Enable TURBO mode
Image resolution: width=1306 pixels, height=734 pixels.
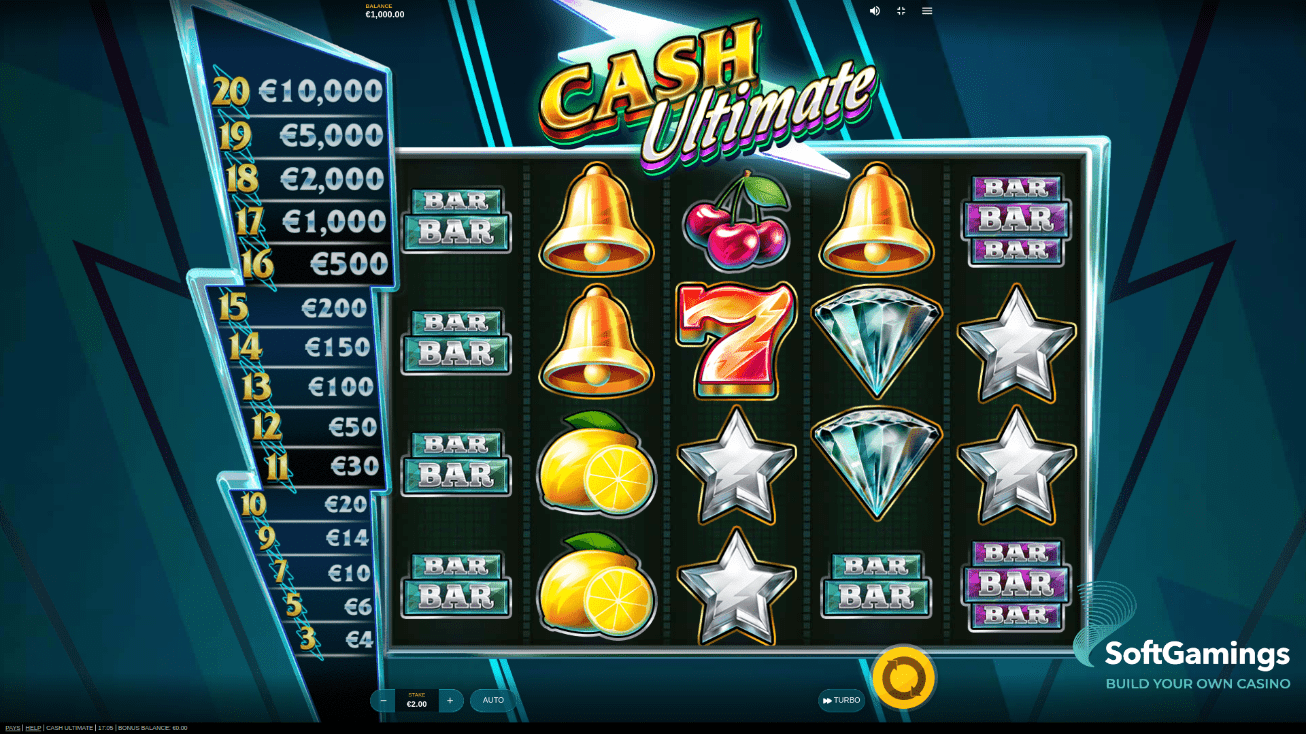(841, 700)
